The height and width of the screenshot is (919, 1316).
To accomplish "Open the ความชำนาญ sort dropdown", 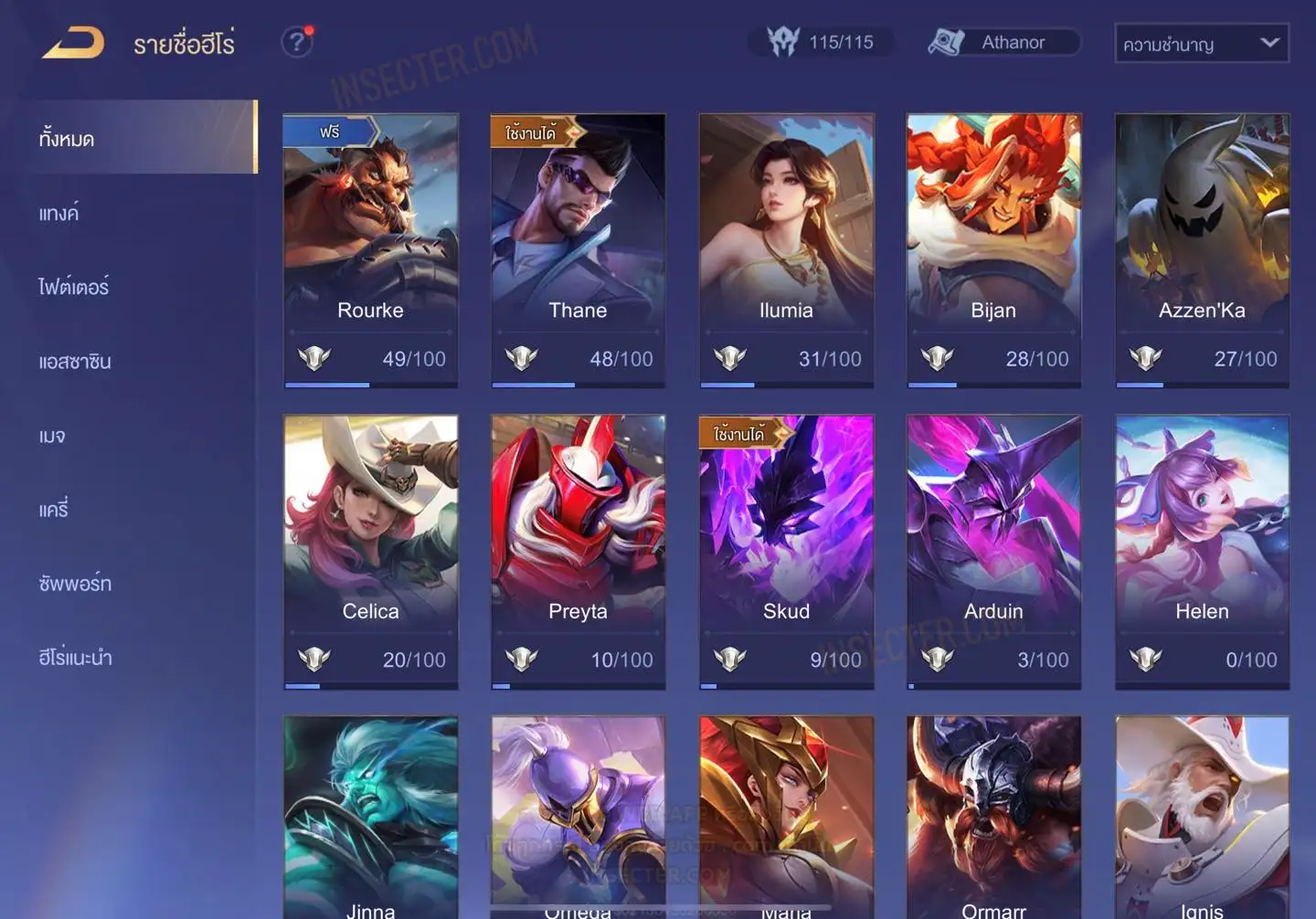I will point(1201,44).
